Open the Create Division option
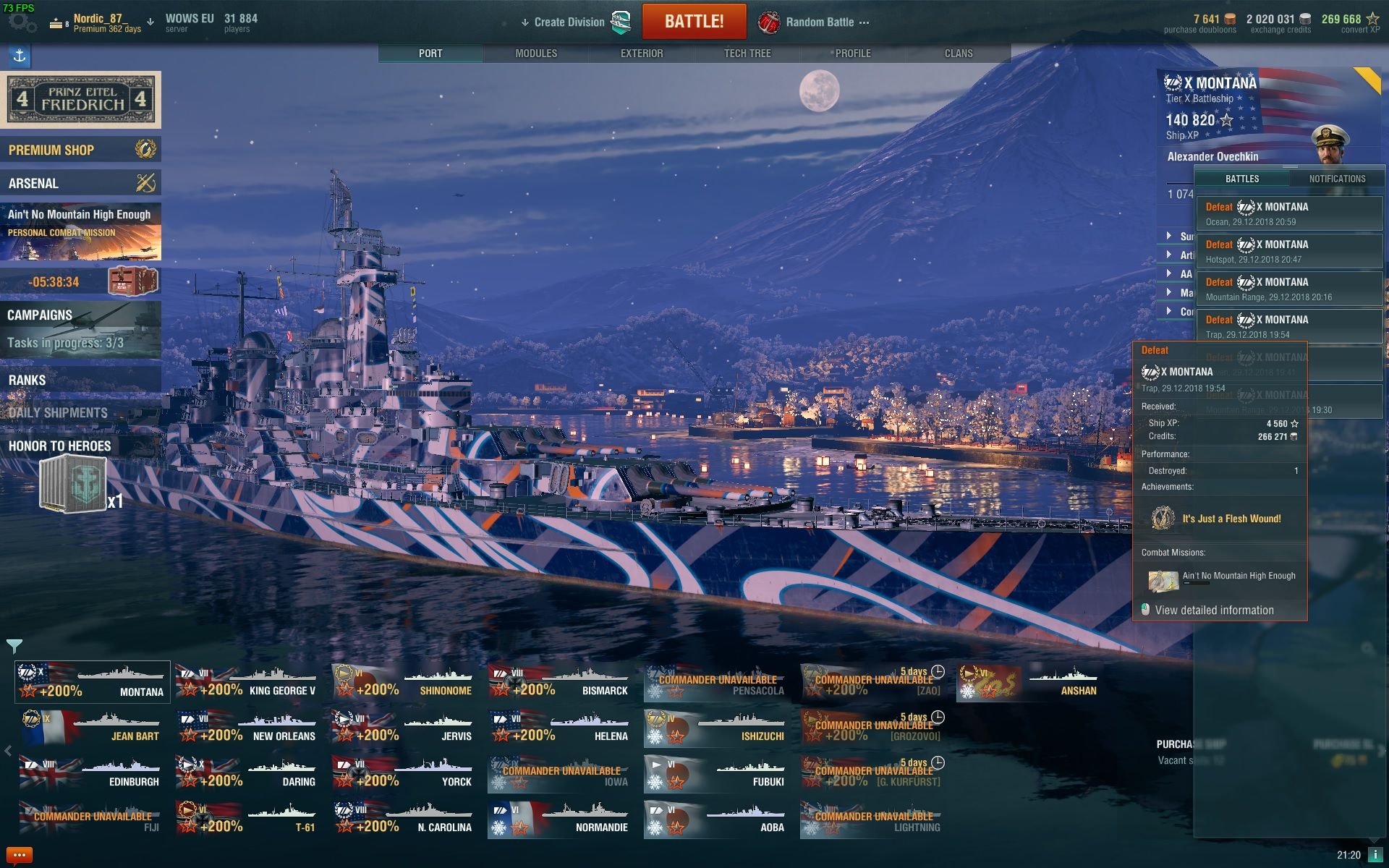 pyautogui.click(x=569, y=22)
